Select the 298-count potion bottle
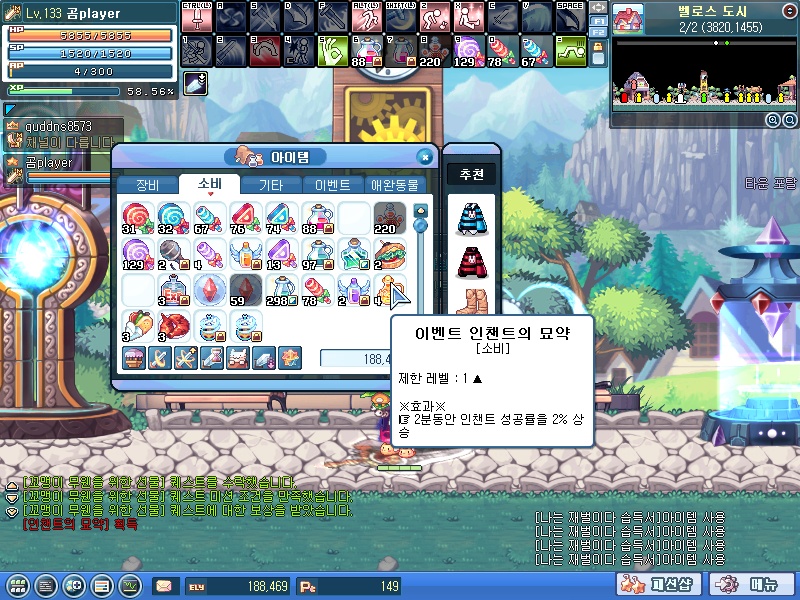Viewport: 800px width, 600px height. [281, 290]
